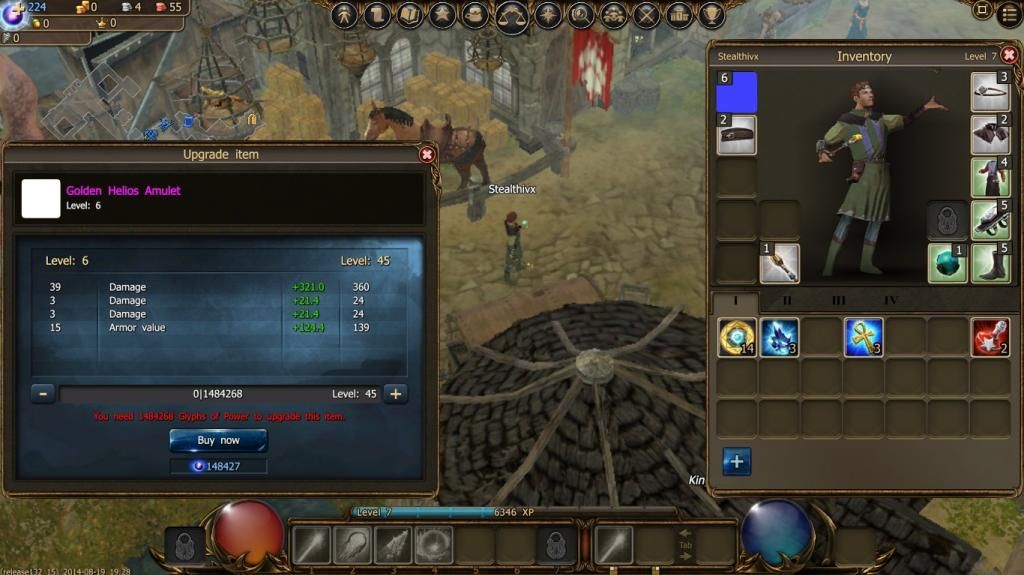Image resolution: width=1024 pixels, height=575 pixels.
Task: Select the equipped boots slot
Action: click(990, 263)
